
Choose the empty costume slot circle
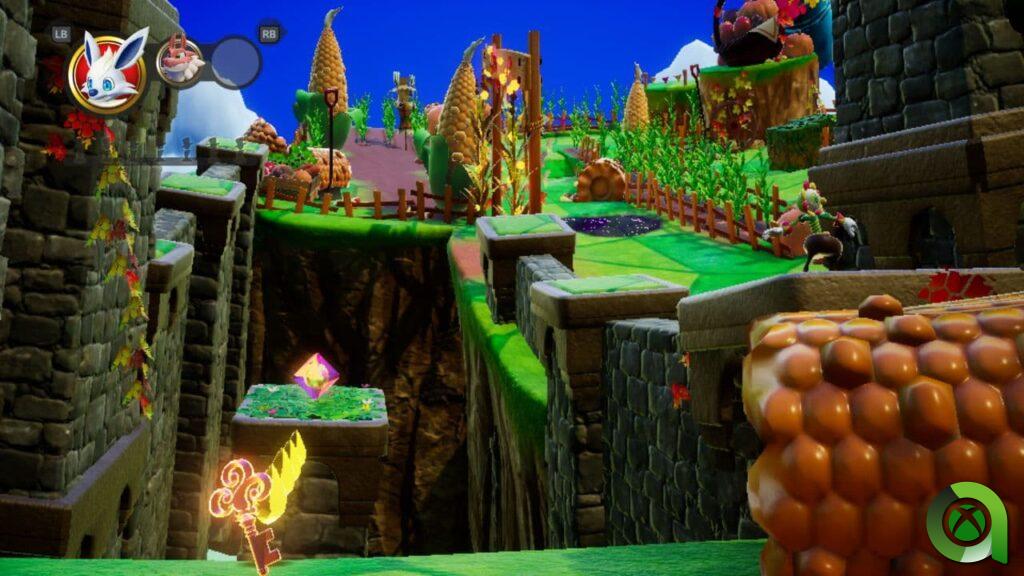pos(235,62)
